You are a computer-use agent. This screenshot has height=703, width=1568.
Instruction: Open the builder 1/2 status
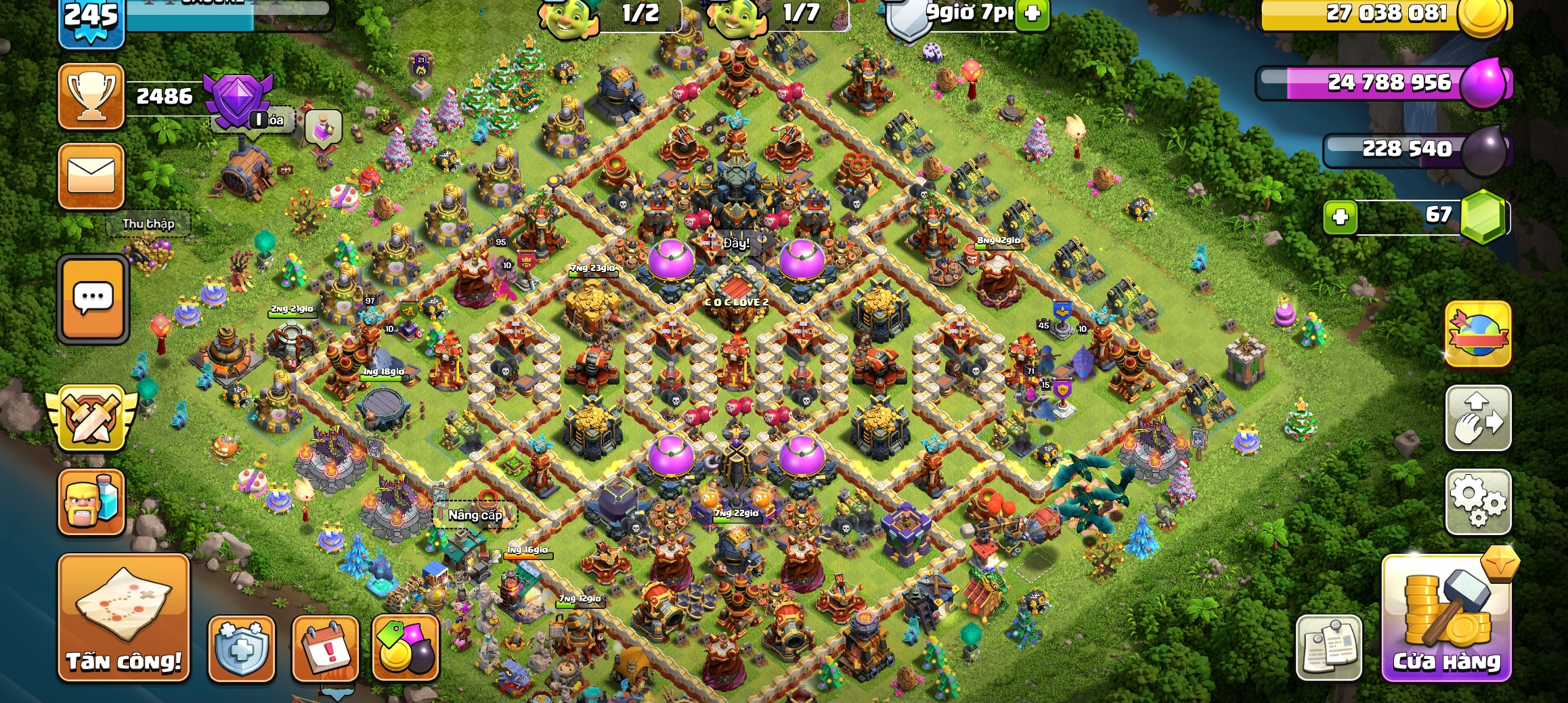click(609, 15)
